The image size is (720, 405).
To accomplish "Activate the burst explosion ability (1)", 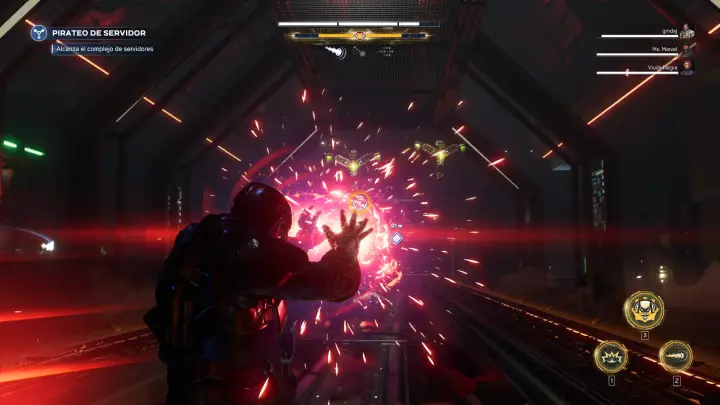I will click(x=610, y=356).
